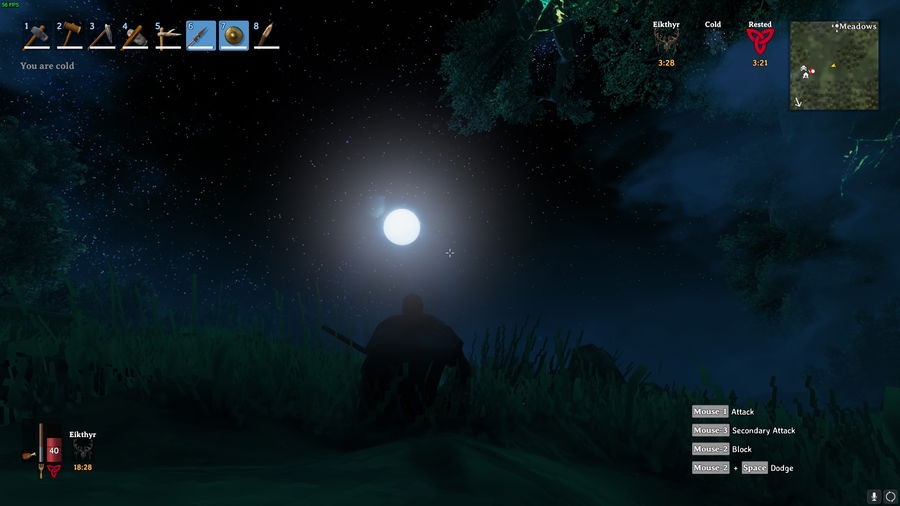Click the red Rested status icon

(x=760, y=41)
